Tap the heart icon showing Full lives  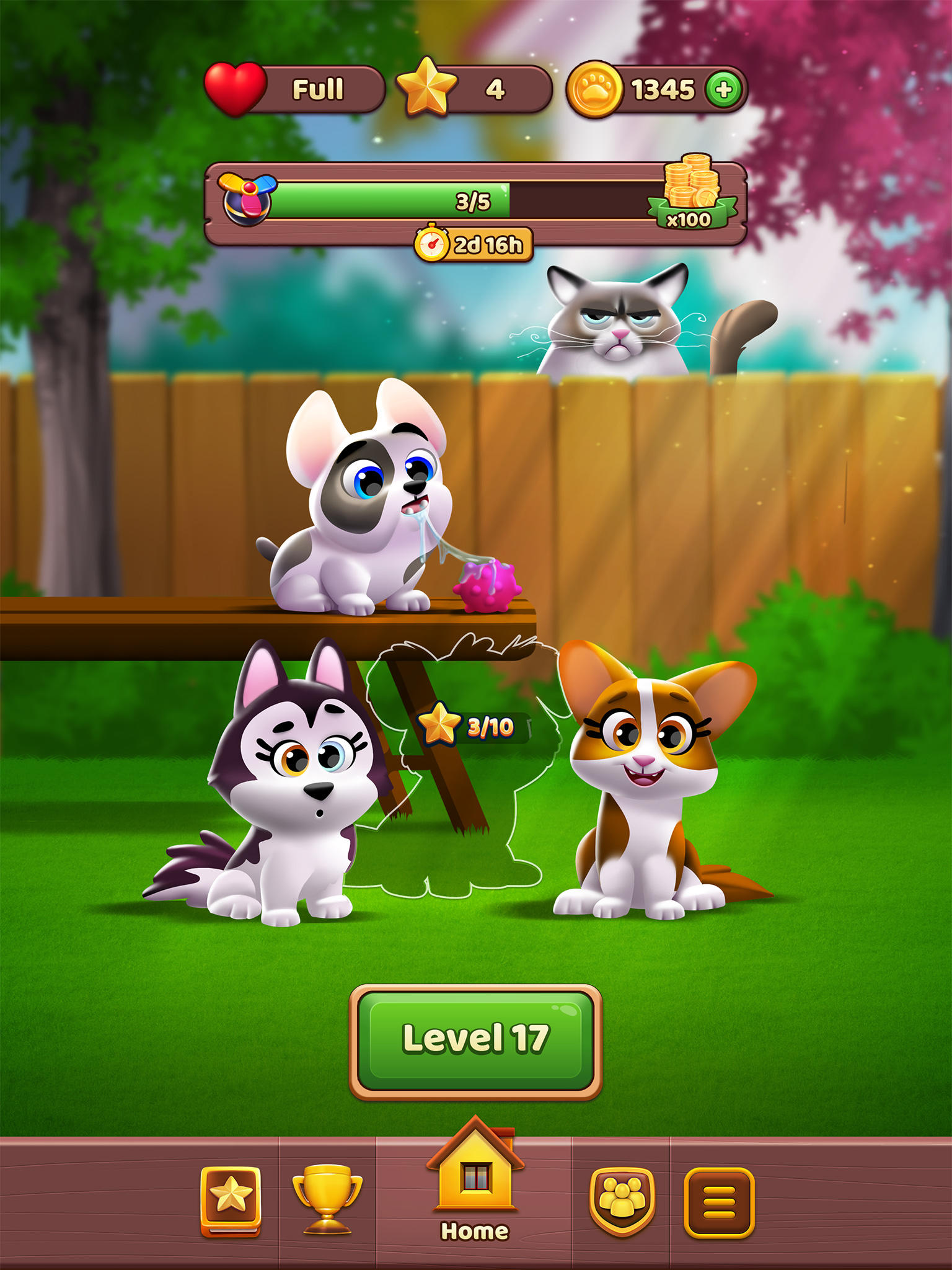tap(234, 87)
